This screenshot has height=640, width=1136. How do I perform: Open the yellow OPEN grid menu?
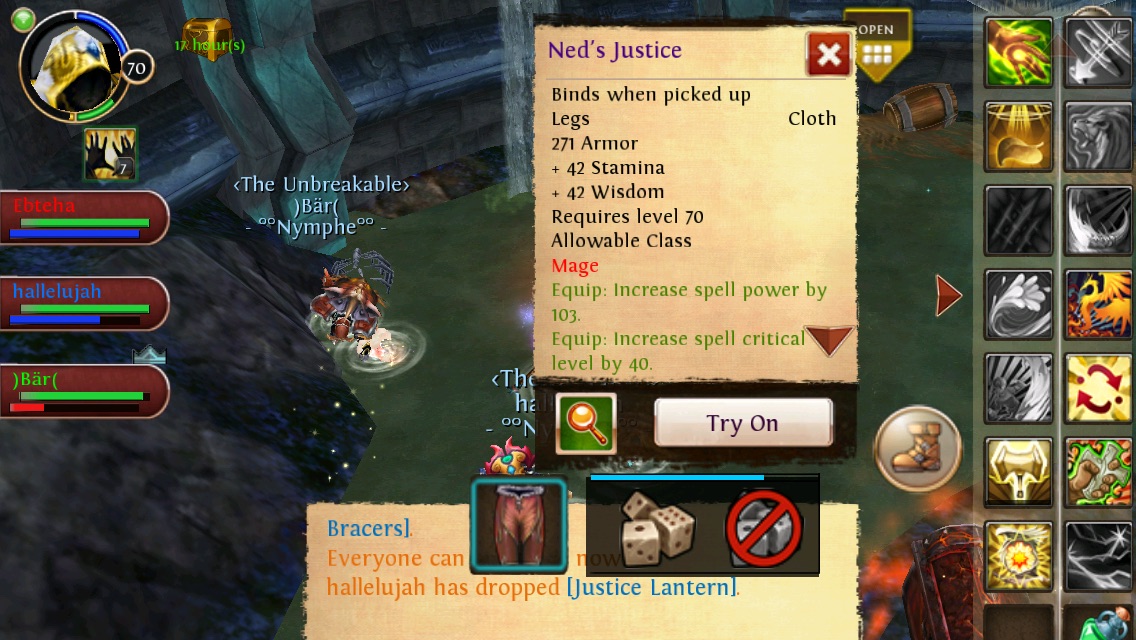pos(877,46)
